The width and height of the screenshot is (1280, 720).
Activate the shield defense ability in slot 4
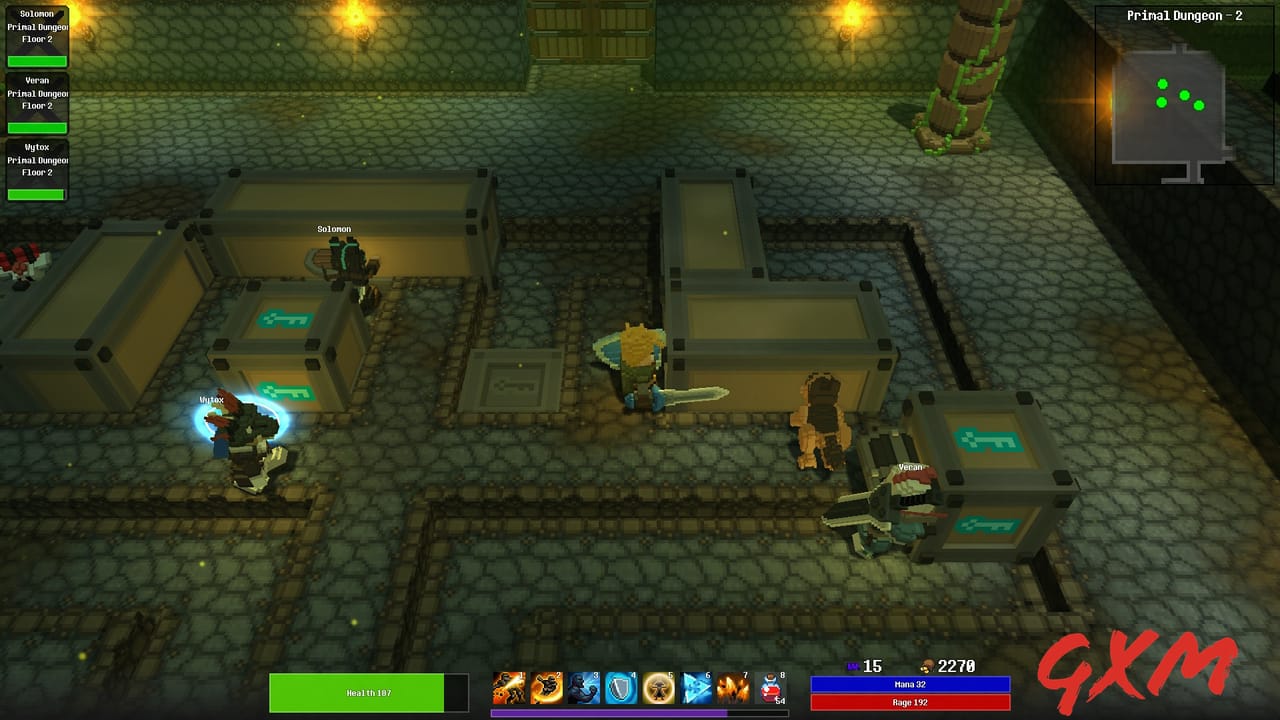[621, 688]
